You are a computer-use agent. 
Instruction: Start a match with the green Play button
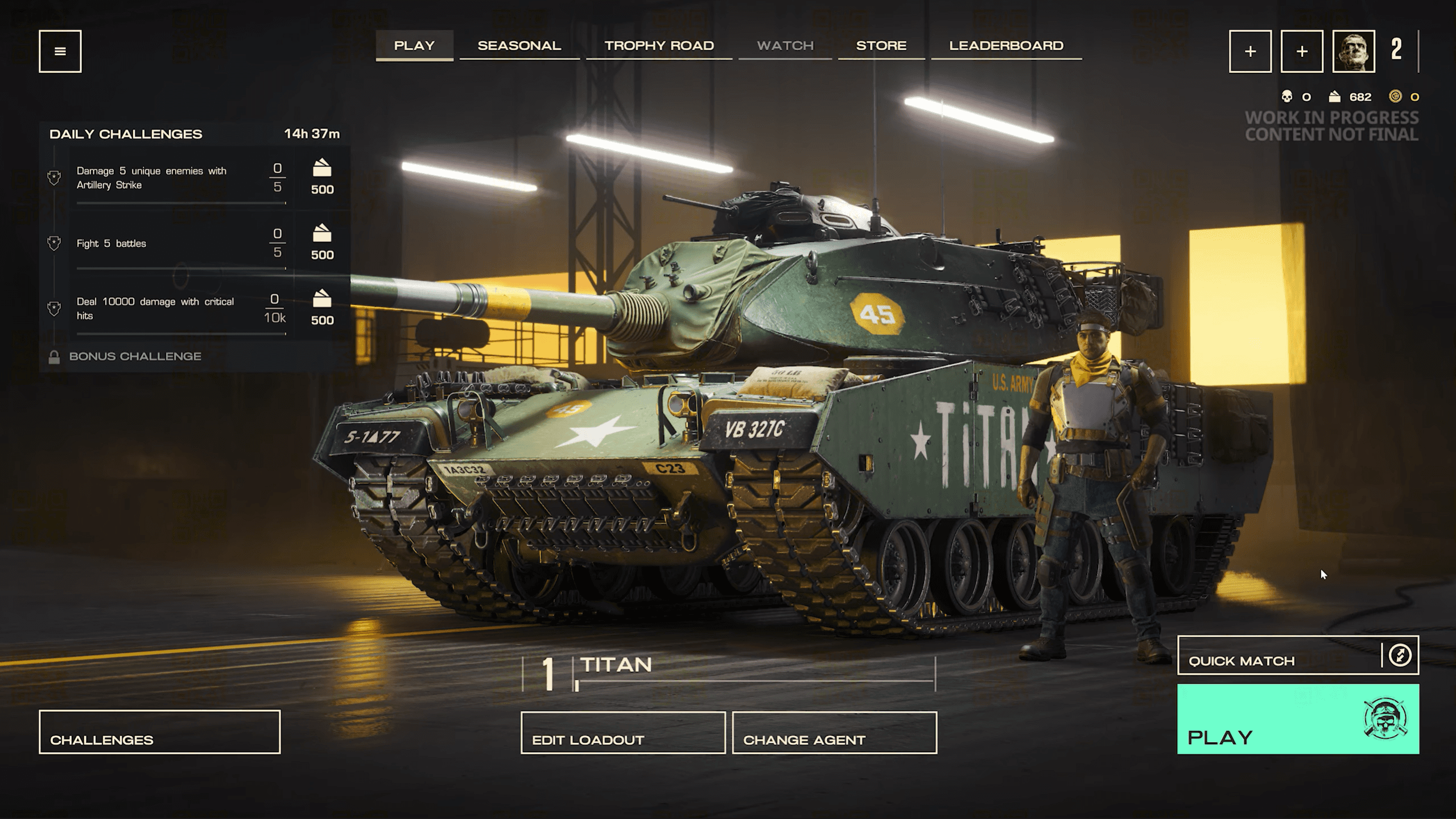(x=1297, y=719)
